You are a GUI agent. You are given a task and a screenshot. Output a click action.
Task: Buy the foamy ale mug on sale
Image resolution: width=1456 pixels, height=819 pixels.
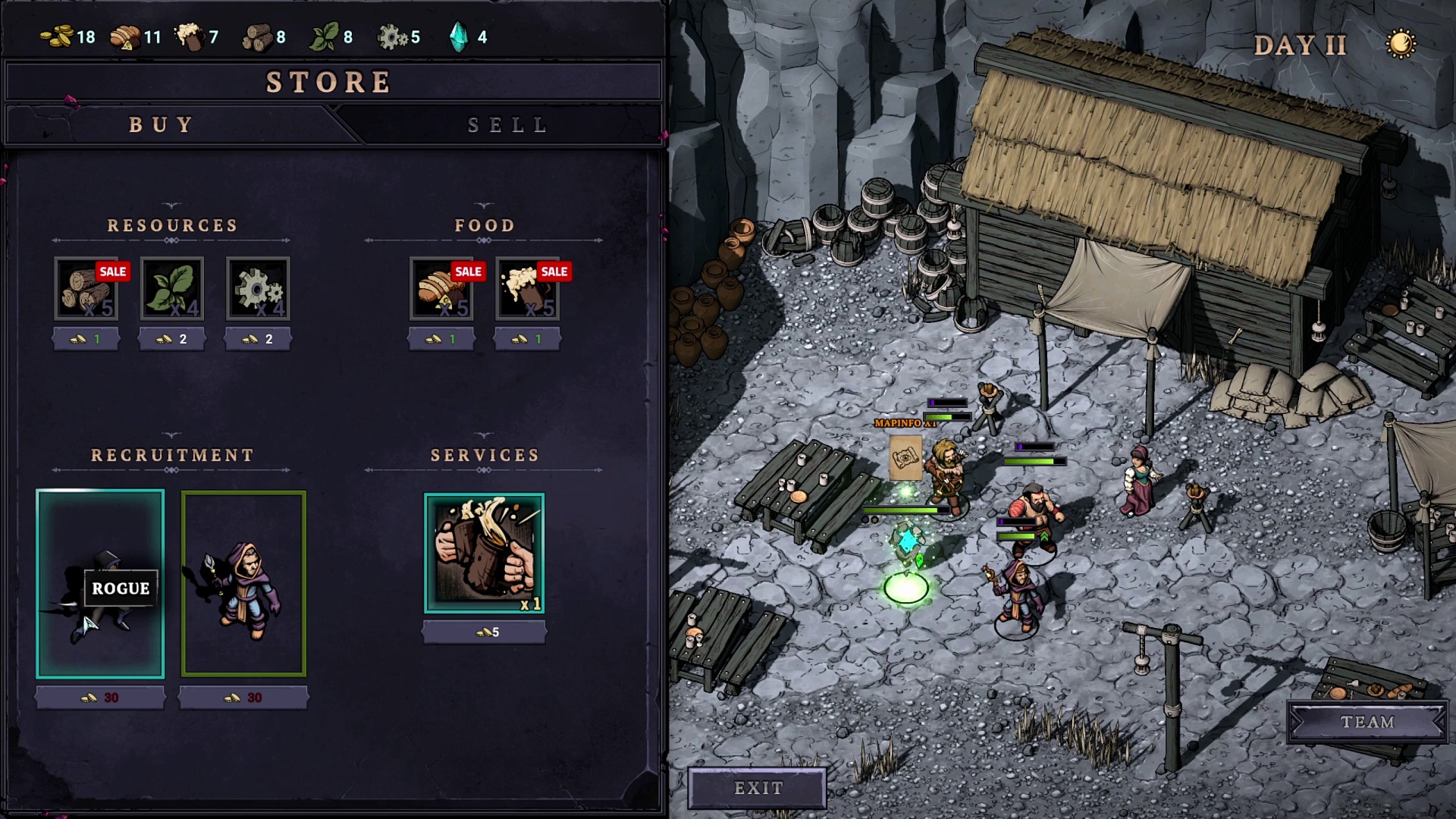[528, 289]
